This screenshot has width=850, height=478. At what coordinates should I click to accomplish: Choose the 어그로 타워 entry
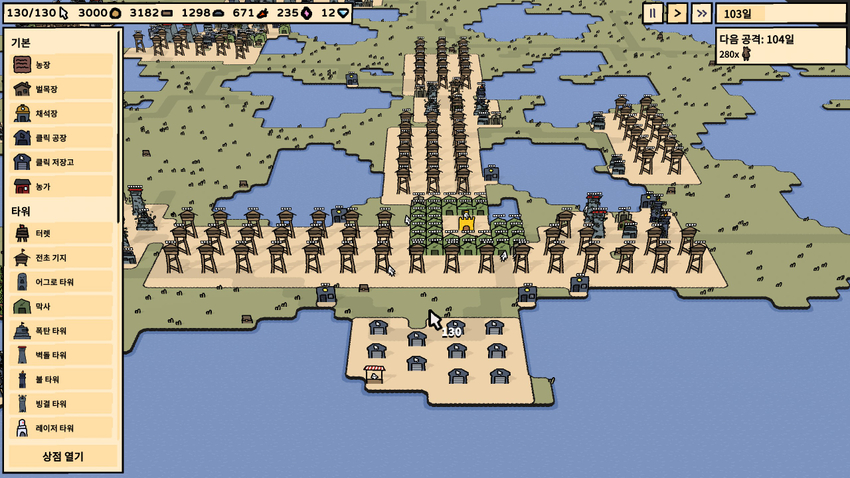[x=60, y=282]
